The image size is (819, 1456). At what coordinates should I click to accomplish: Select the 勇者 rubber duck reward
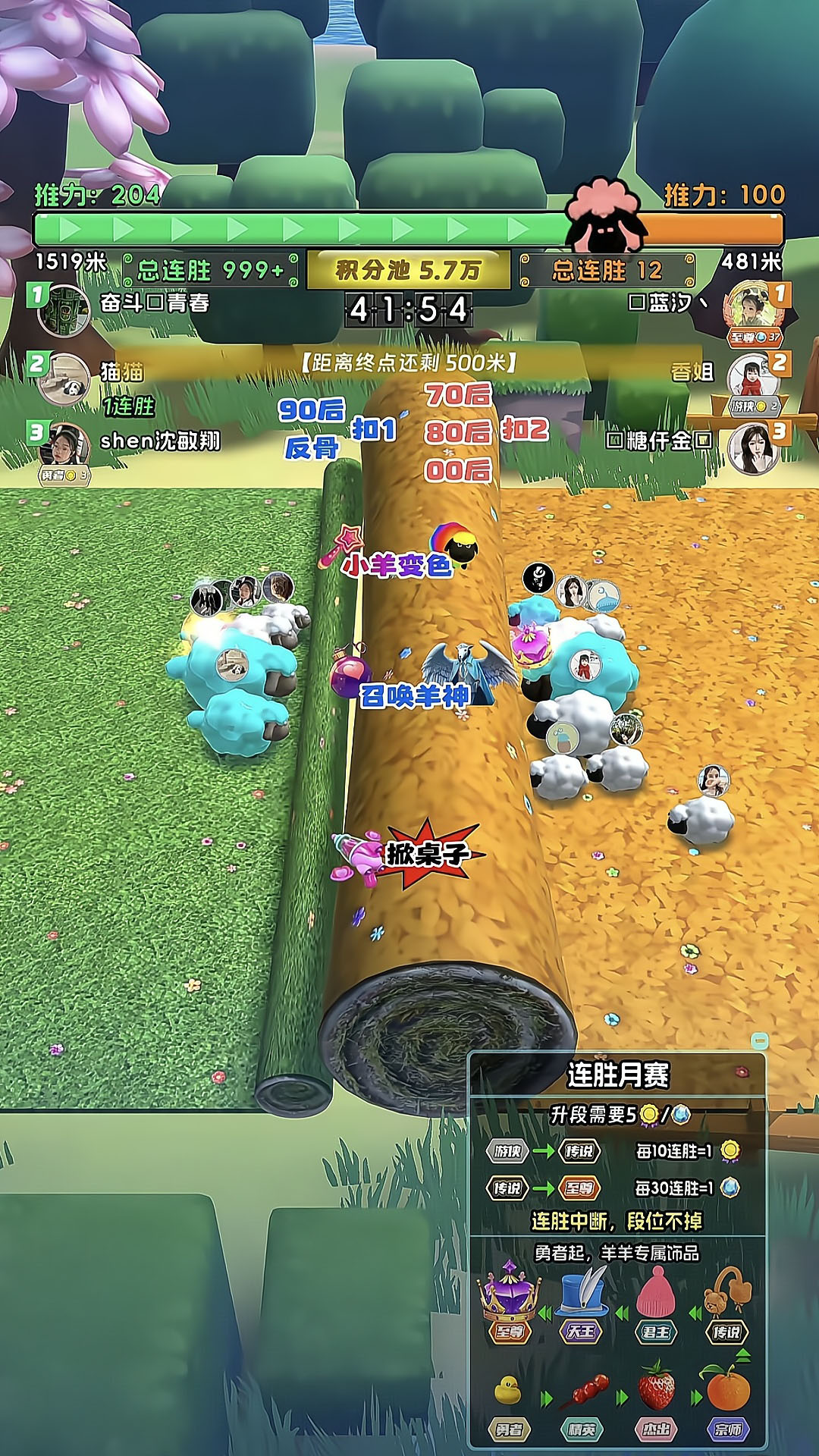[508, 1390]
